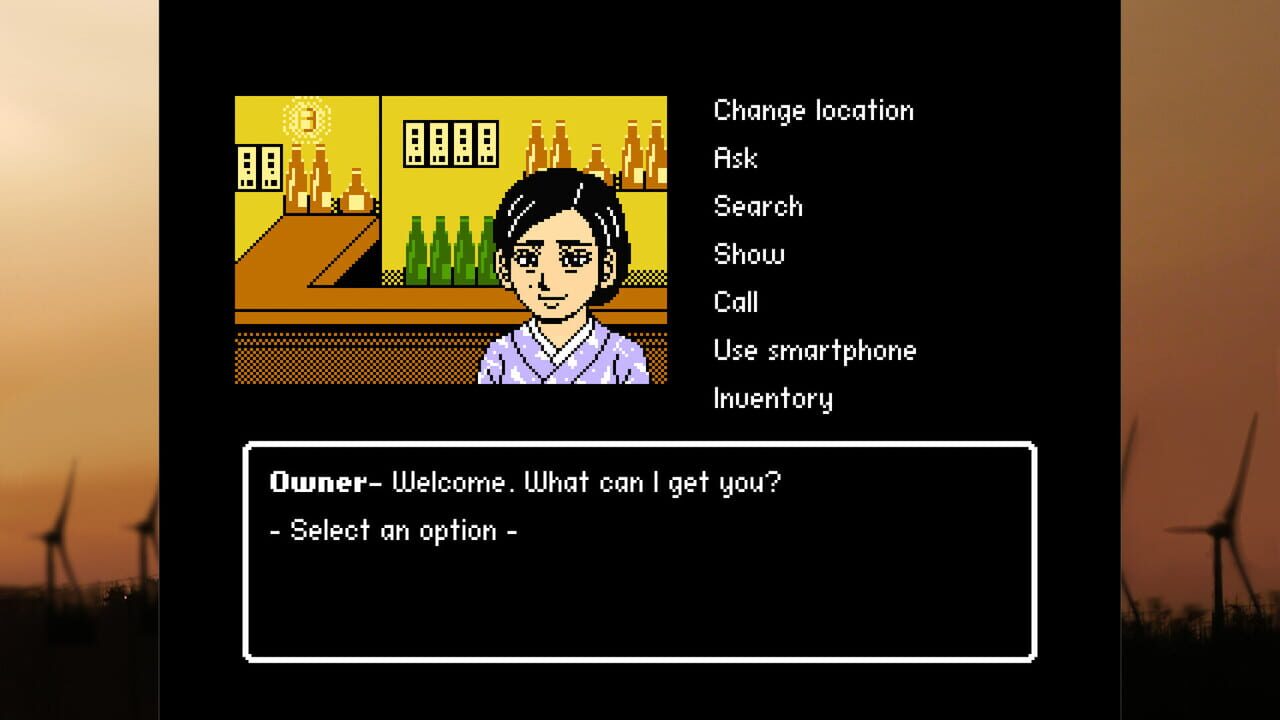Select the "Change location" command
Image resolution: width=1280 pixels, height=720 pixels.
click(x=813, y=111)
